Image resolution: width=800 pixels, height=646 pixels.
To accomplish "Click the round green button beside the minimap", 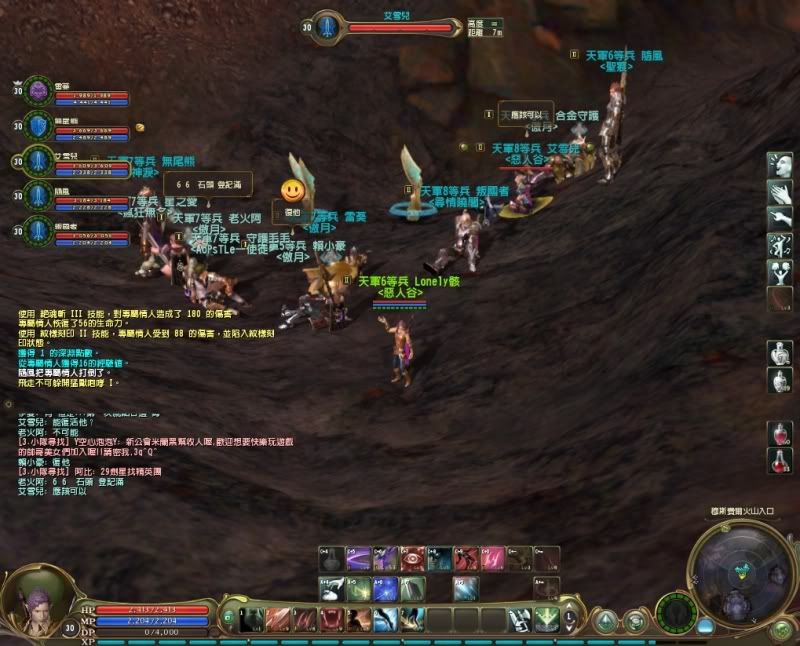I will point(782,629).
